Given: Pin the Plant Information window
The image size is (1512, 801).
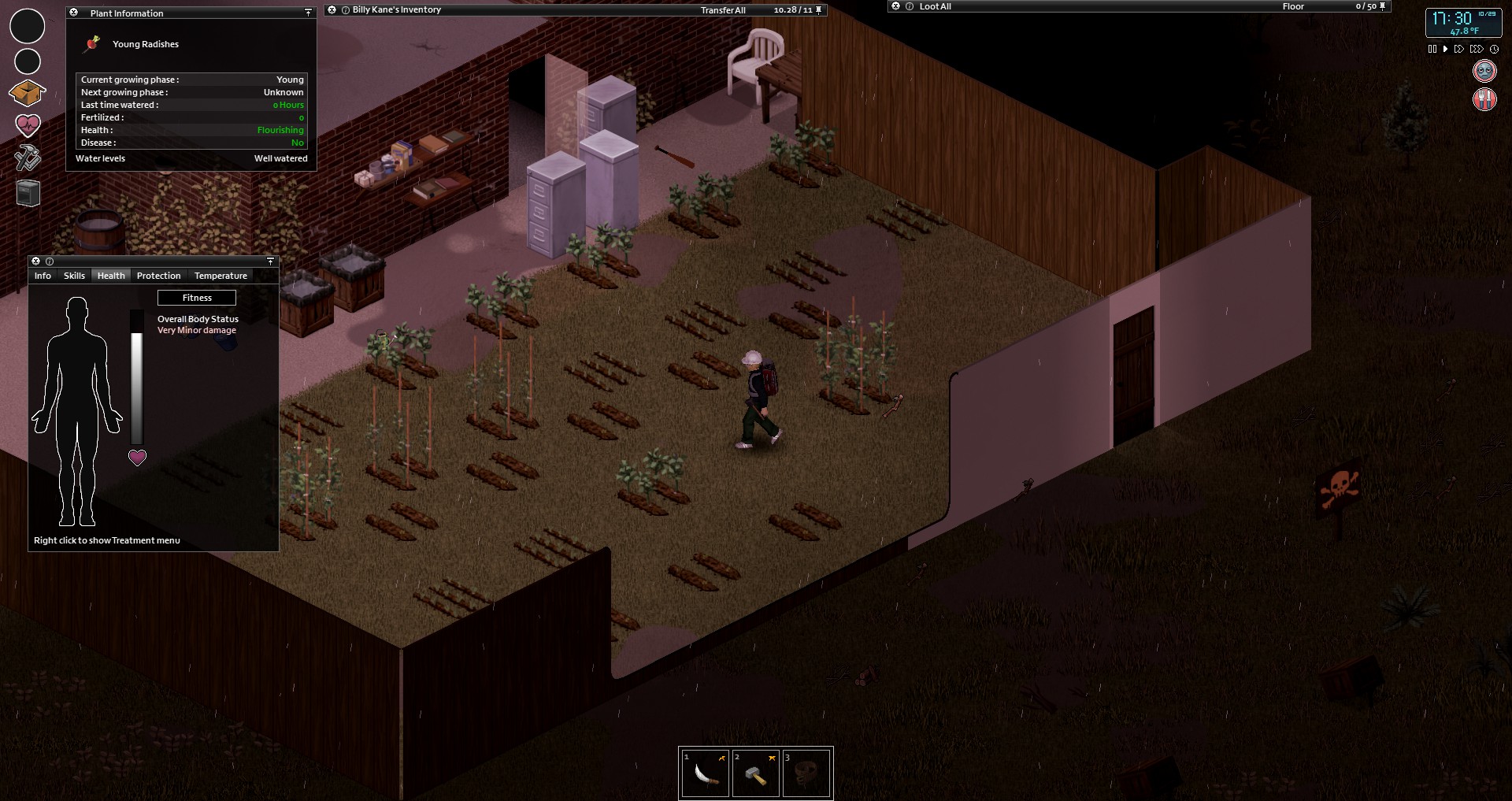Looking at the screenshot, I should tap(308, 13).
